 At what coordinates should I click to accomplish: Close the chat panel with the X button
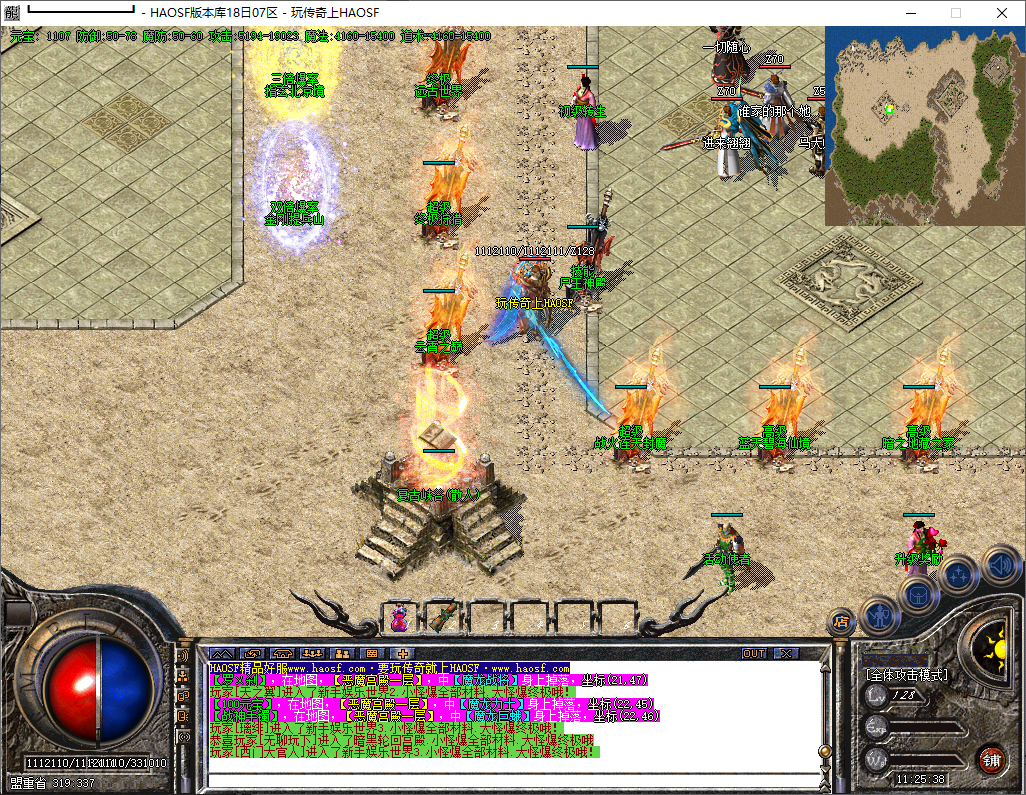[x=787, y=653]
